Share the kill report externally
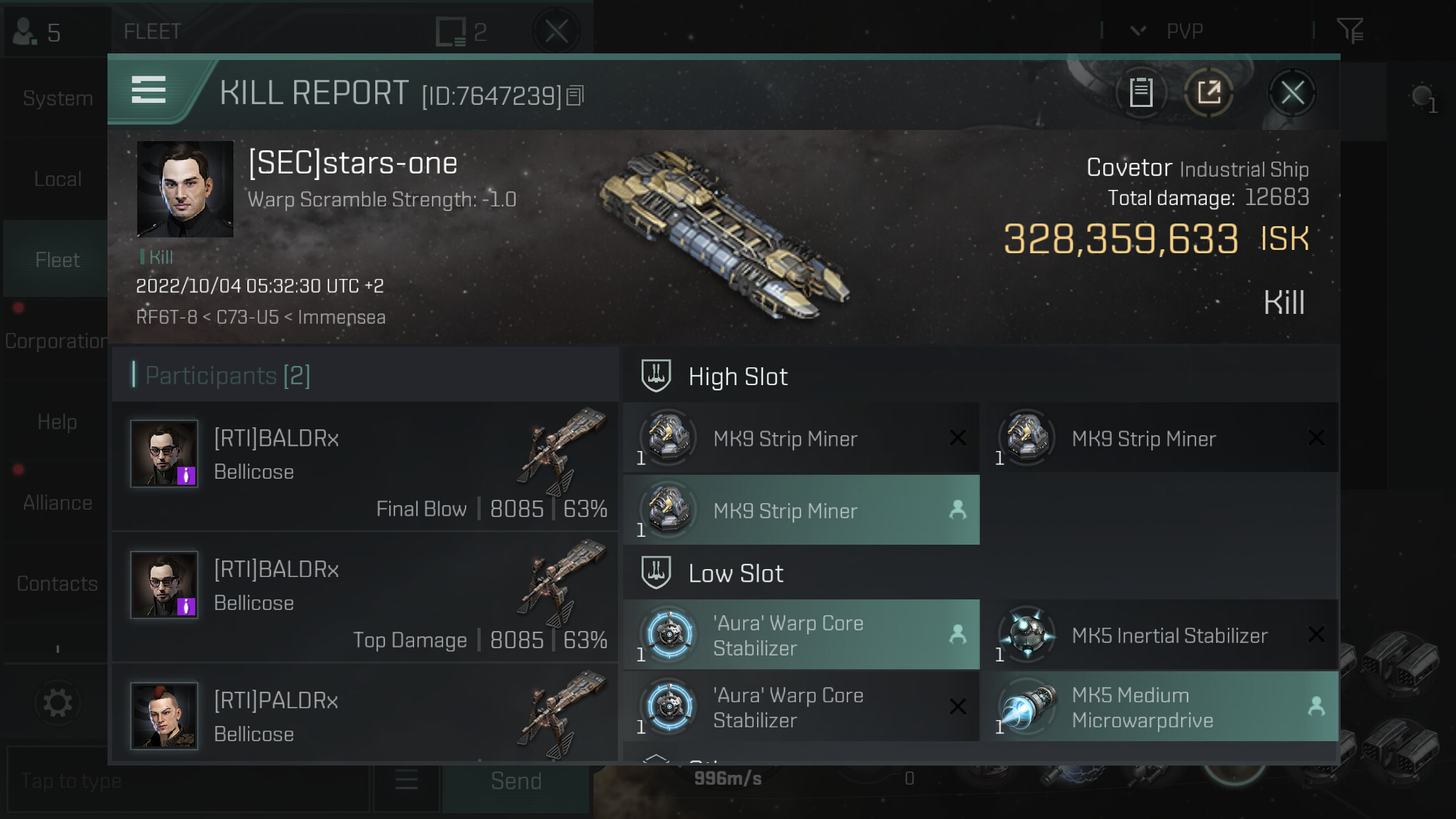This screenshot has width=1456, height=819. pyautogui.click(x=1209, y=93)
